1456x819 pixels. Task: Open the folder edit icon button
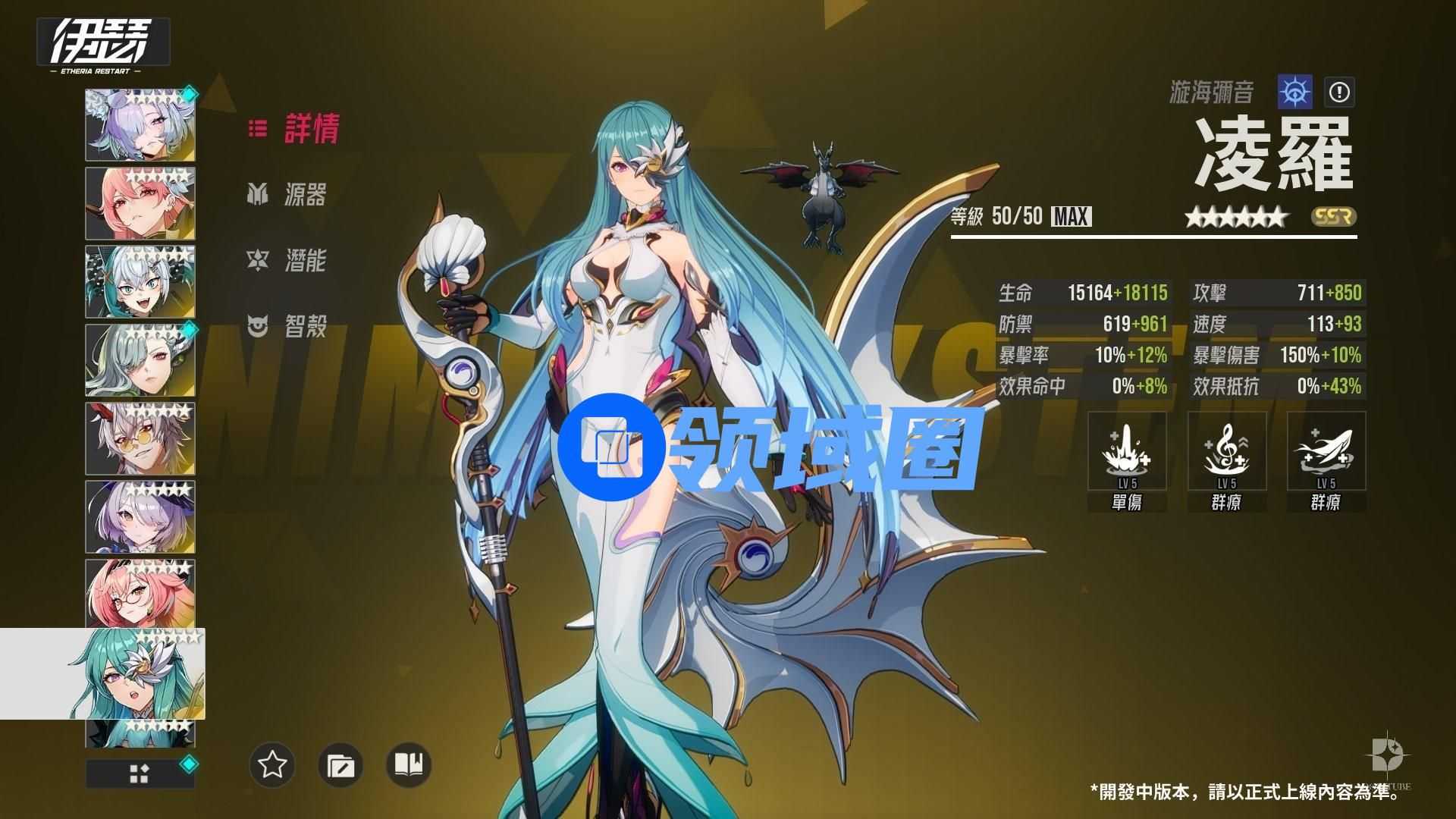click(x=340, y=764)
